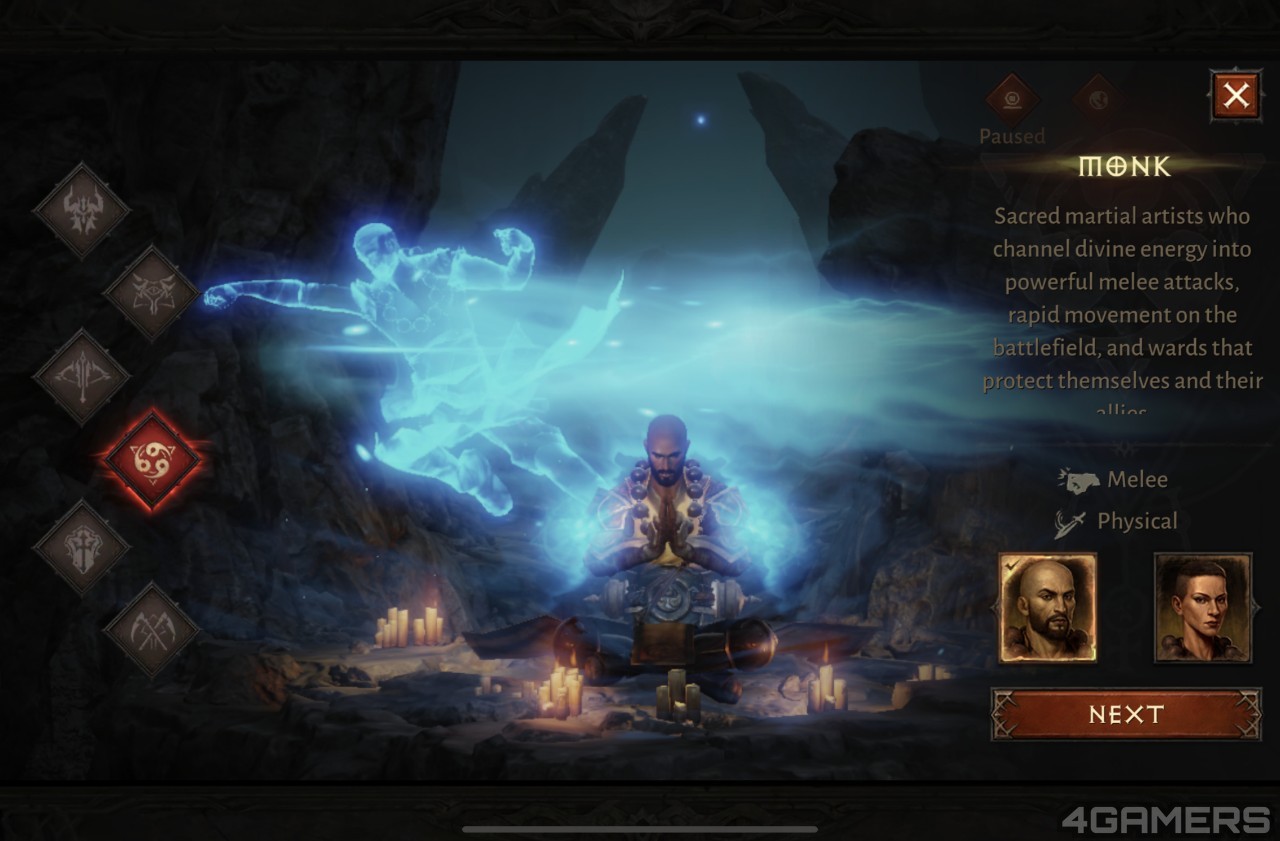Open the faded globe icon
This screenshot has width=1280, height=841.
[x=1097, y=100]
